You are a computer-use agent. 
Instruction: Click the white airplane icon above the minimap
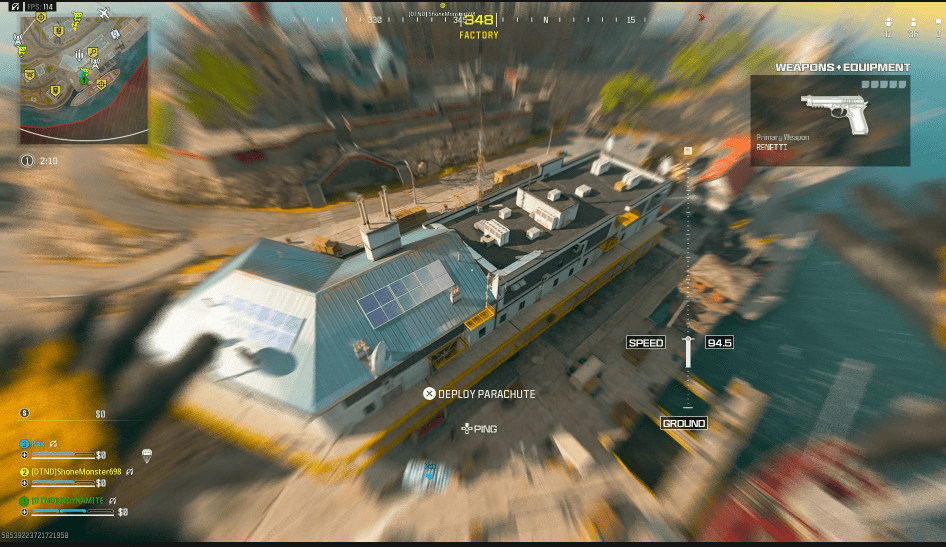click(x=104, y=12)
